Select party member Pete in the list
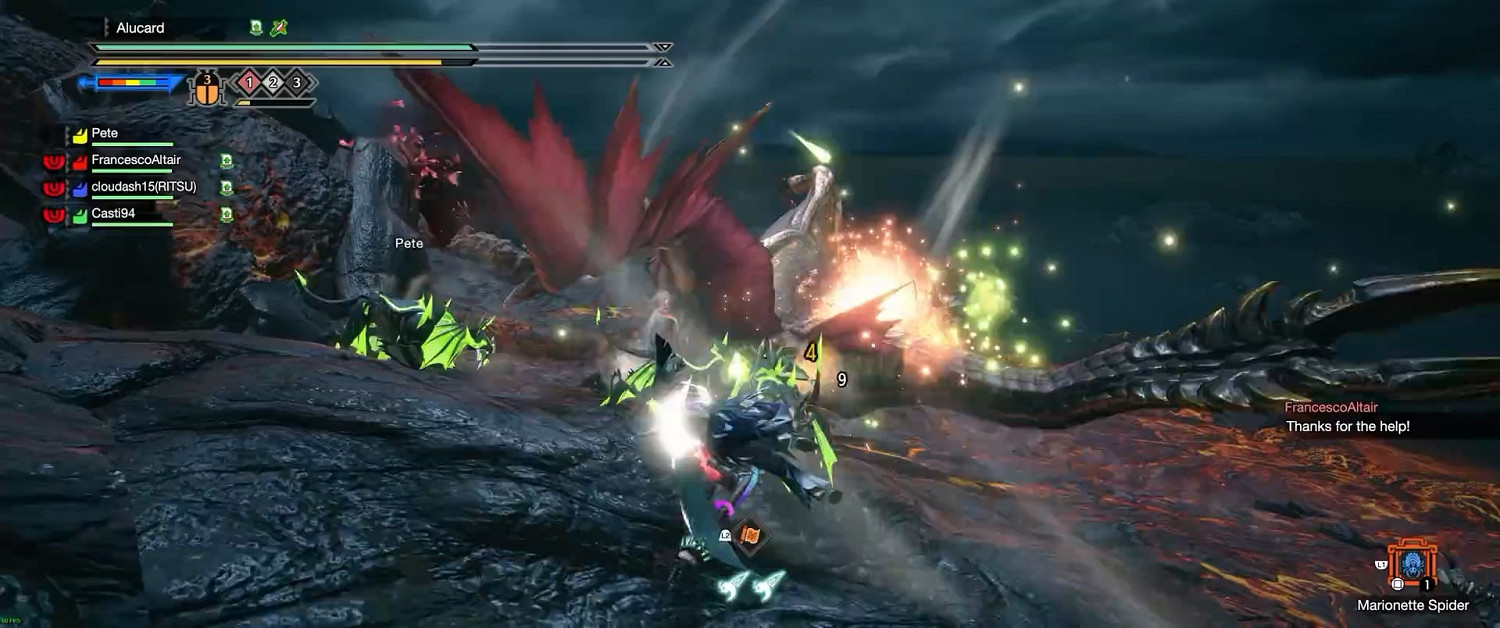The width and height of the screenshot is (1500, 628). (104, 133)
